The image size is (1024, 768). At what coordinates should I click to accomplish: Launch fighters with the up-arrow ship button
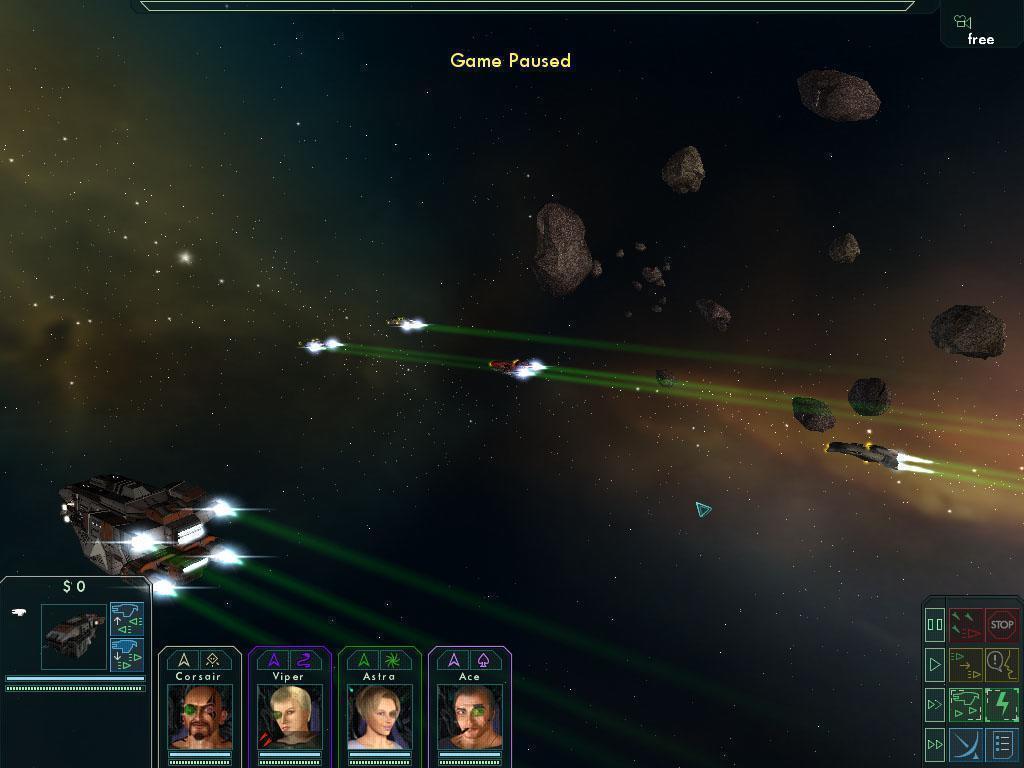point(127,618)
